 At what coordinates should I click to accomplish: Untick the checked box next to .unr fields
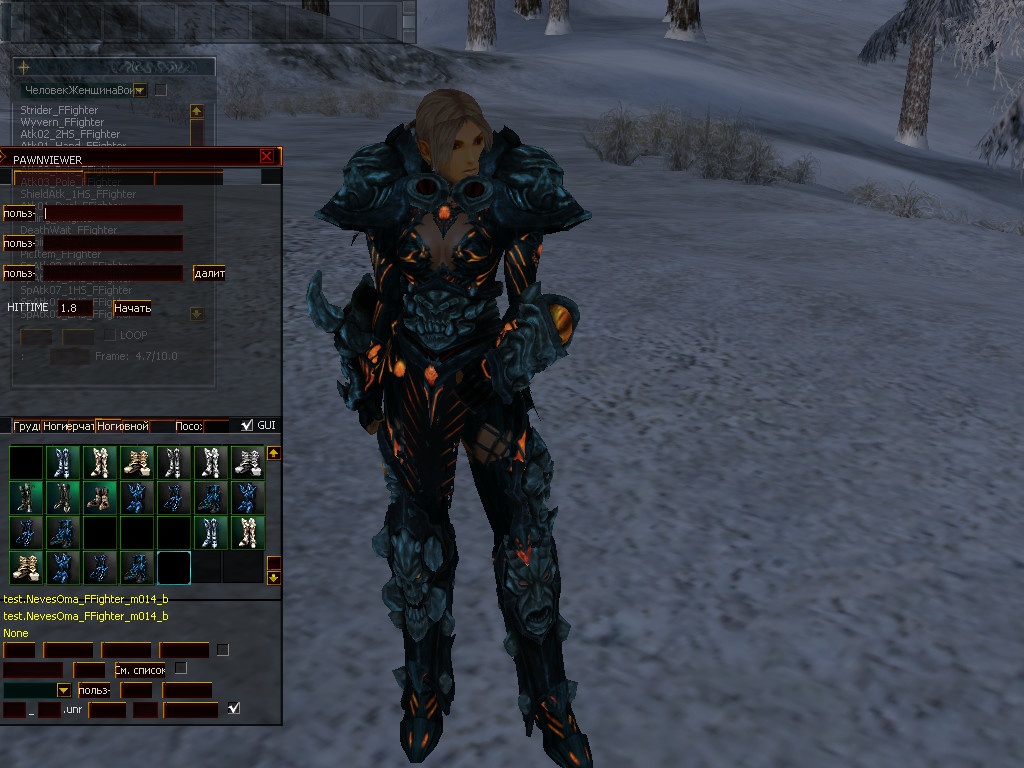pyautogui.click(x=234, y=709)
